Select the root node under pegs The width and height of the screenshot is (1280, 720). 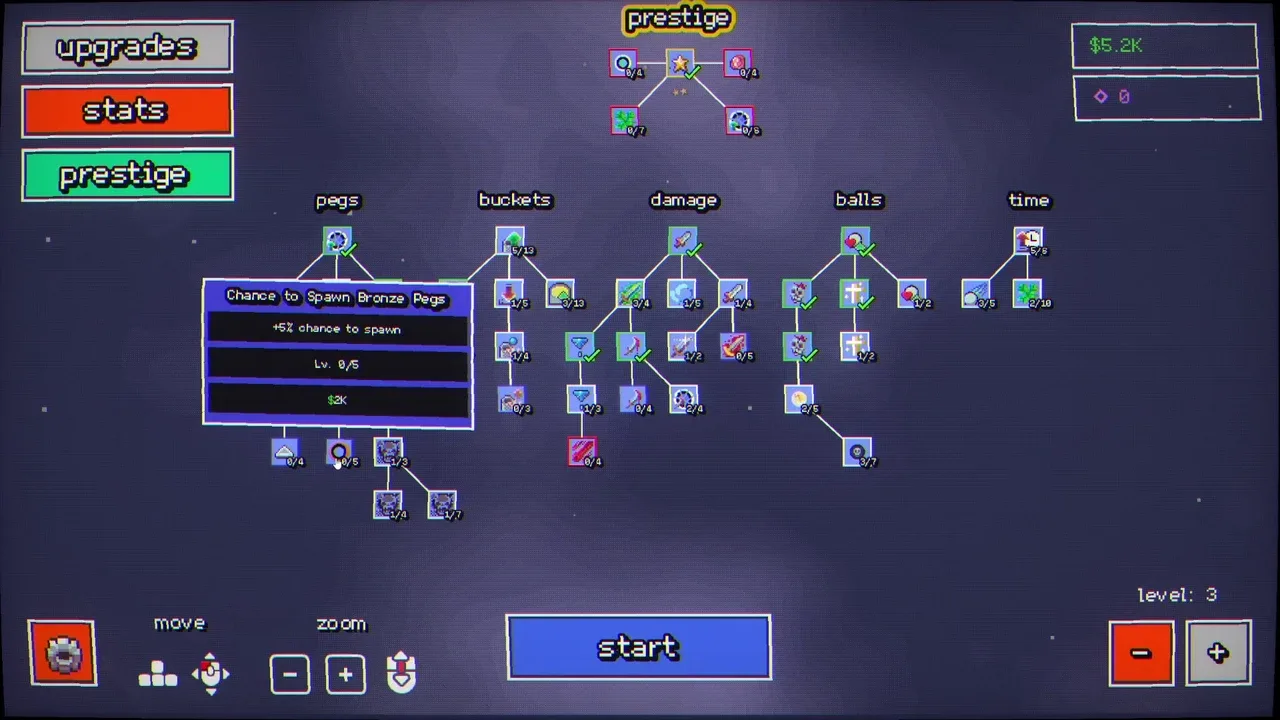pyautogui.click(x=337, y=241)
